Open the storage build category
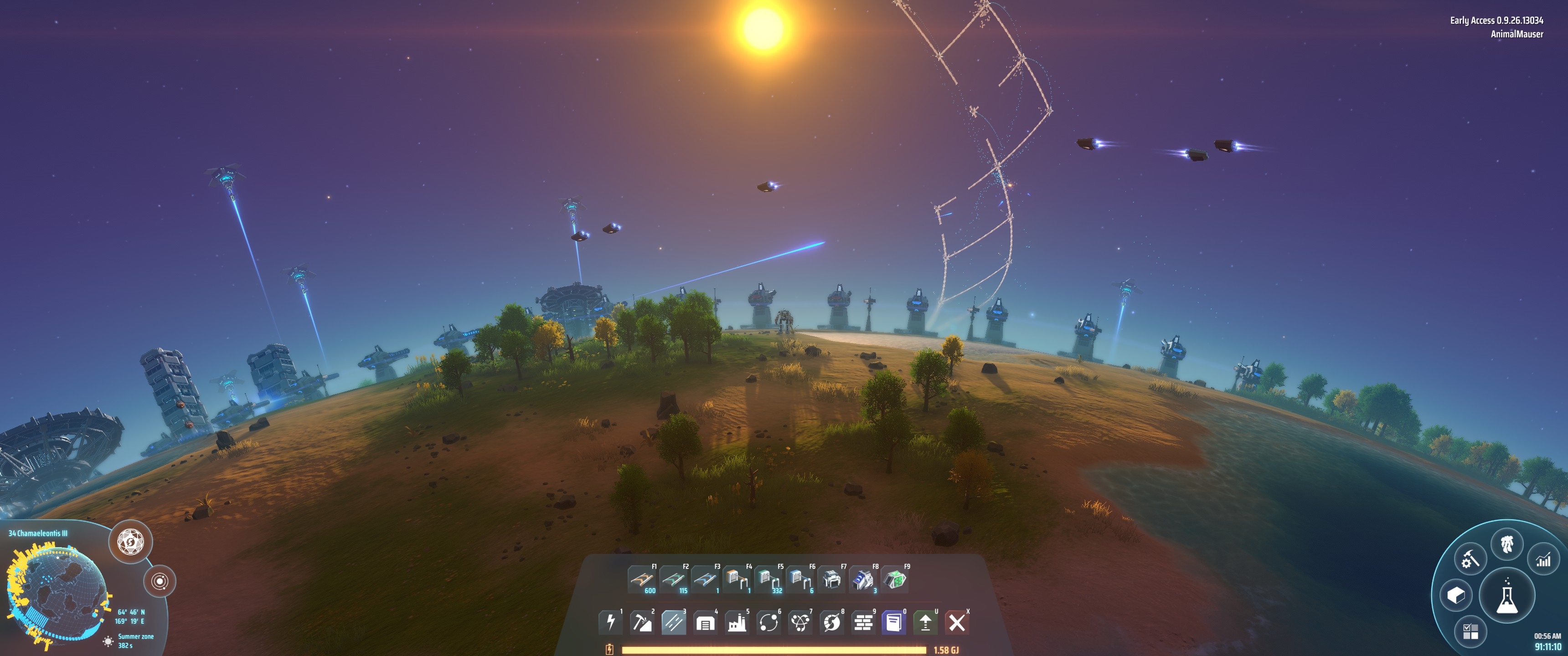 tap(705, 623)
